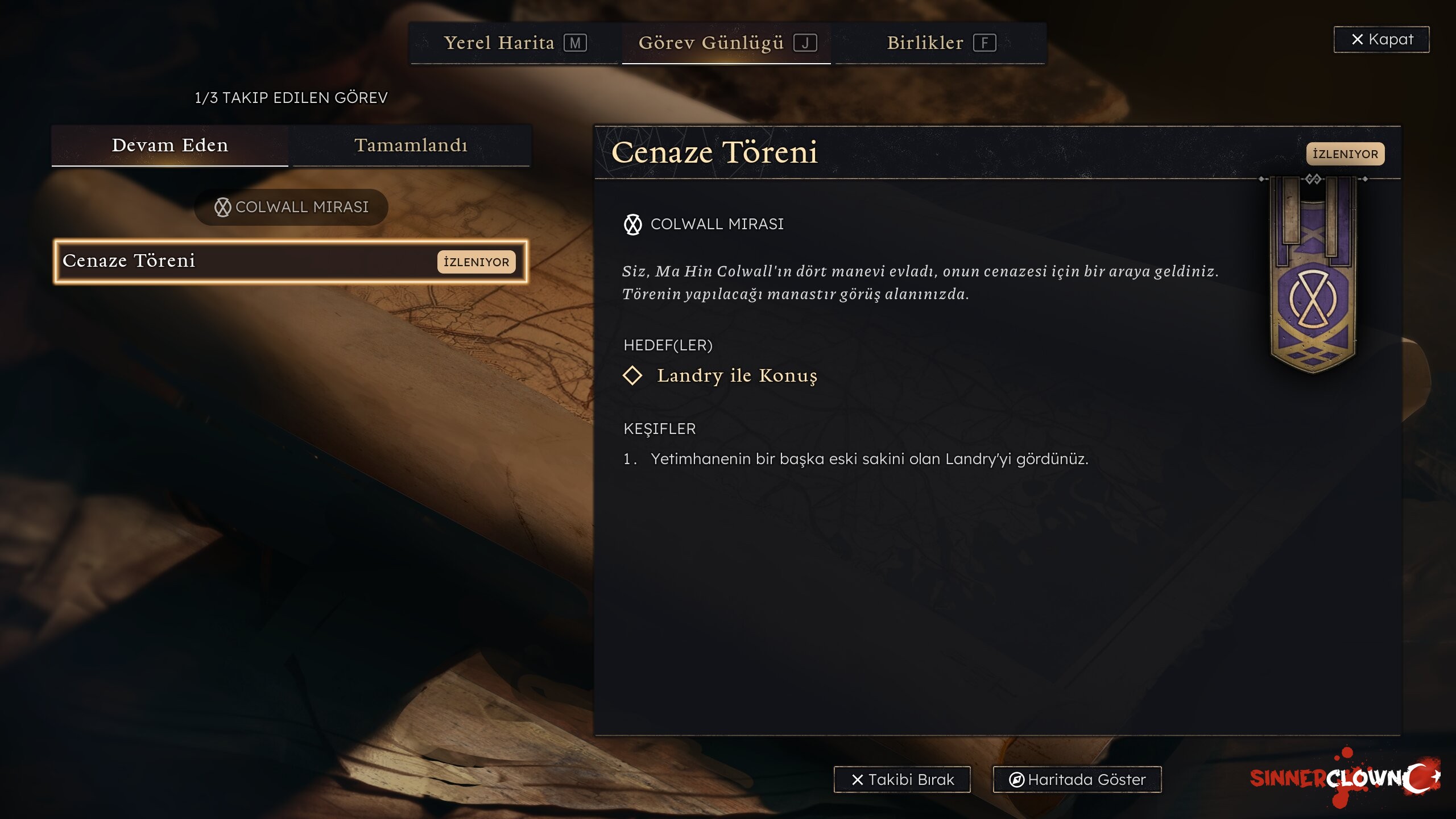View the Tamamlandı quests tab
Image resolution: width=1456 pixels, height=819 pixels.
point(411,146)
